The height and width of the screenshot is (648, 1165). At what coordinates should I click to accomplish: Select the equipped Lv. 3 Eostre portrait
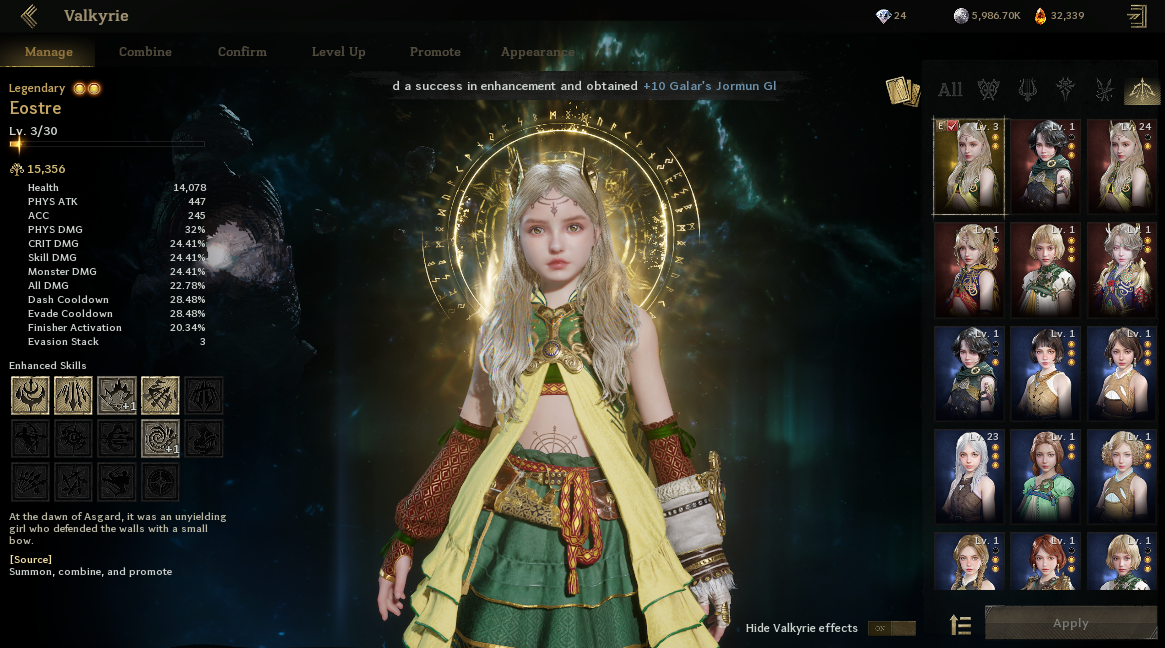tap(969, 166)
